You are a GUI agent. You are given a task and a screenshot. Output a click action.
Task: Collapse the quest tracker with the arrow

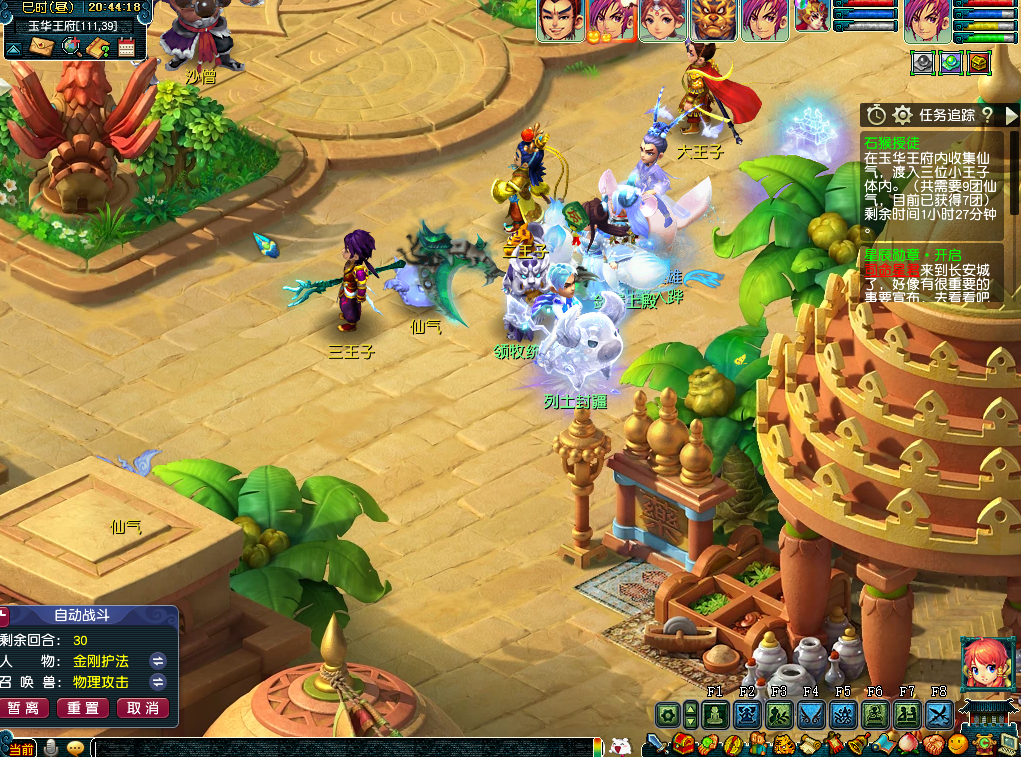(1011, 115)
